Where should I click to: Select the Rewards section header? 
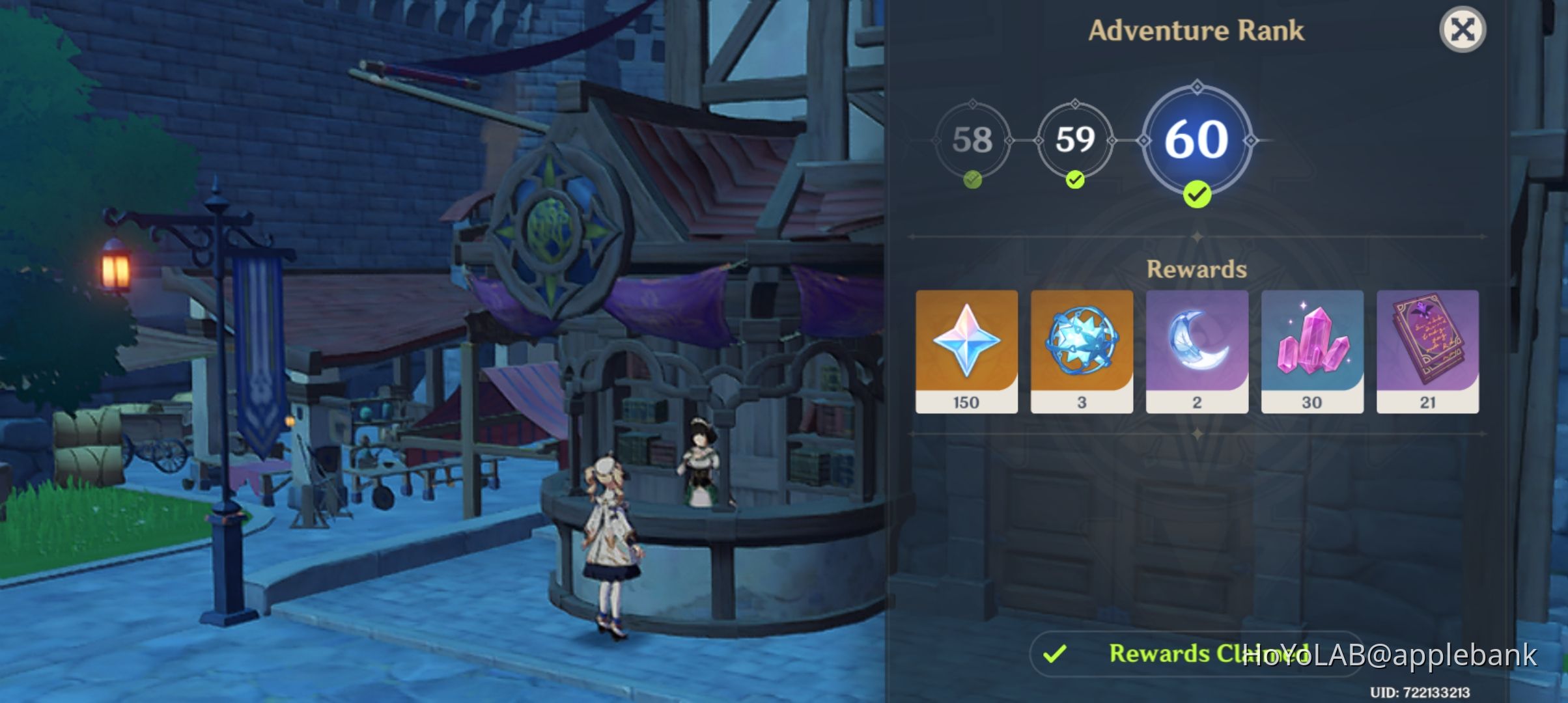(x=1197, y=269)
